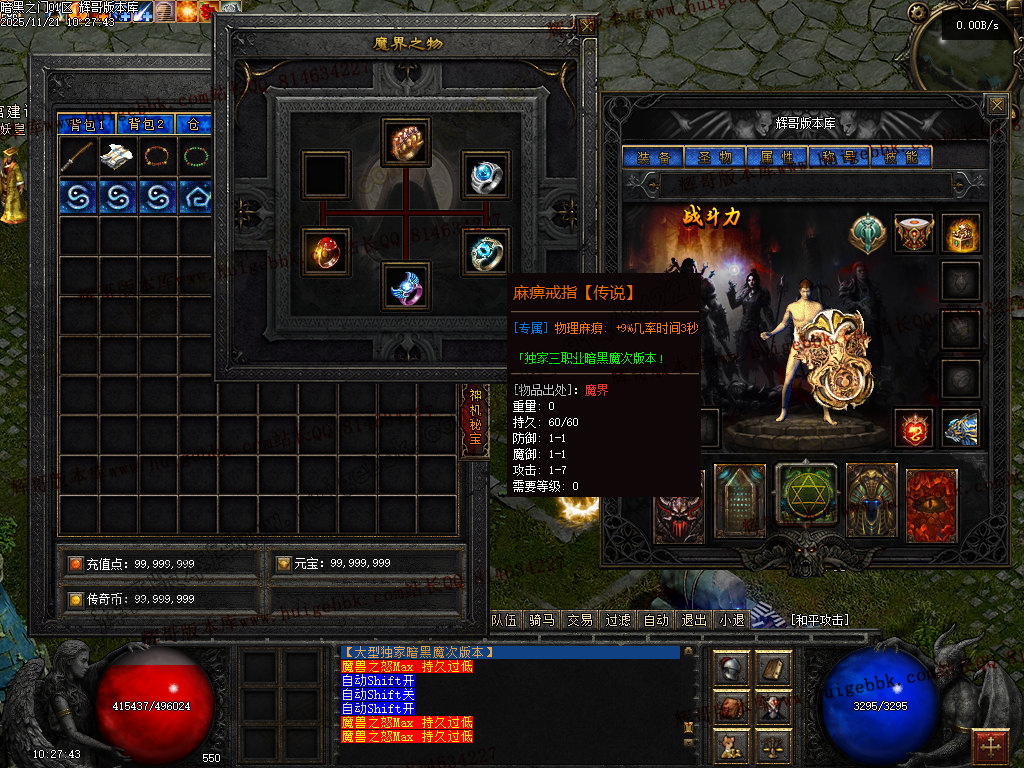1024x768 pixels.
Task: Switch to the 背包2 bag tab
Action: (146, 125)
